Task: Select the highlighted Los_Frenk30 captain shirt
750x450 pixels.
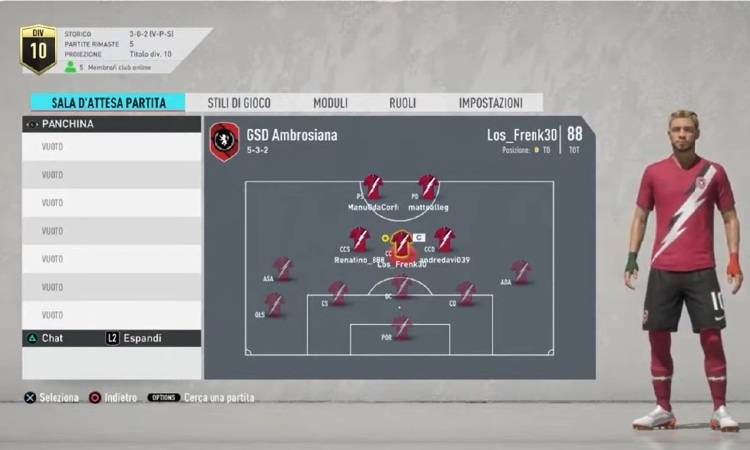Action: tap(401, 244)
